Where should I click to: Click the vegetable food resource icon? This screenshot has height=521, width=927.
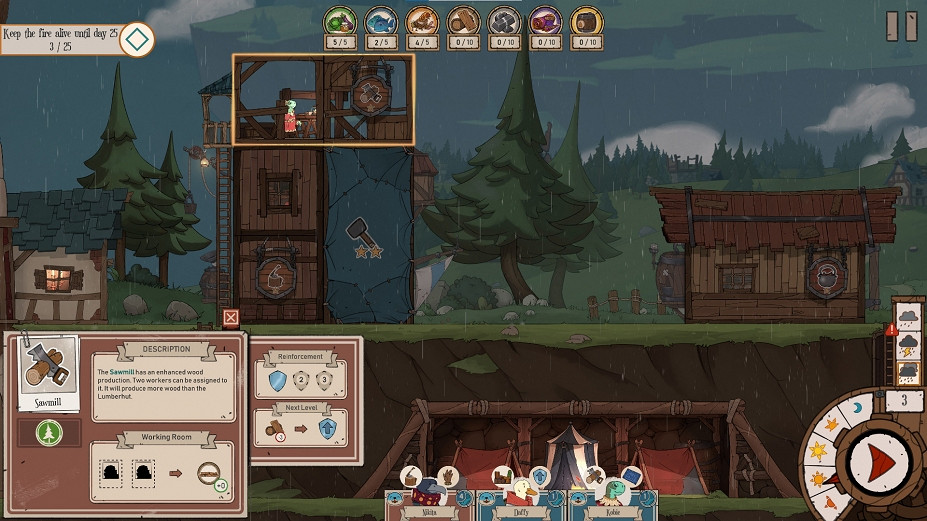point(340,22)
